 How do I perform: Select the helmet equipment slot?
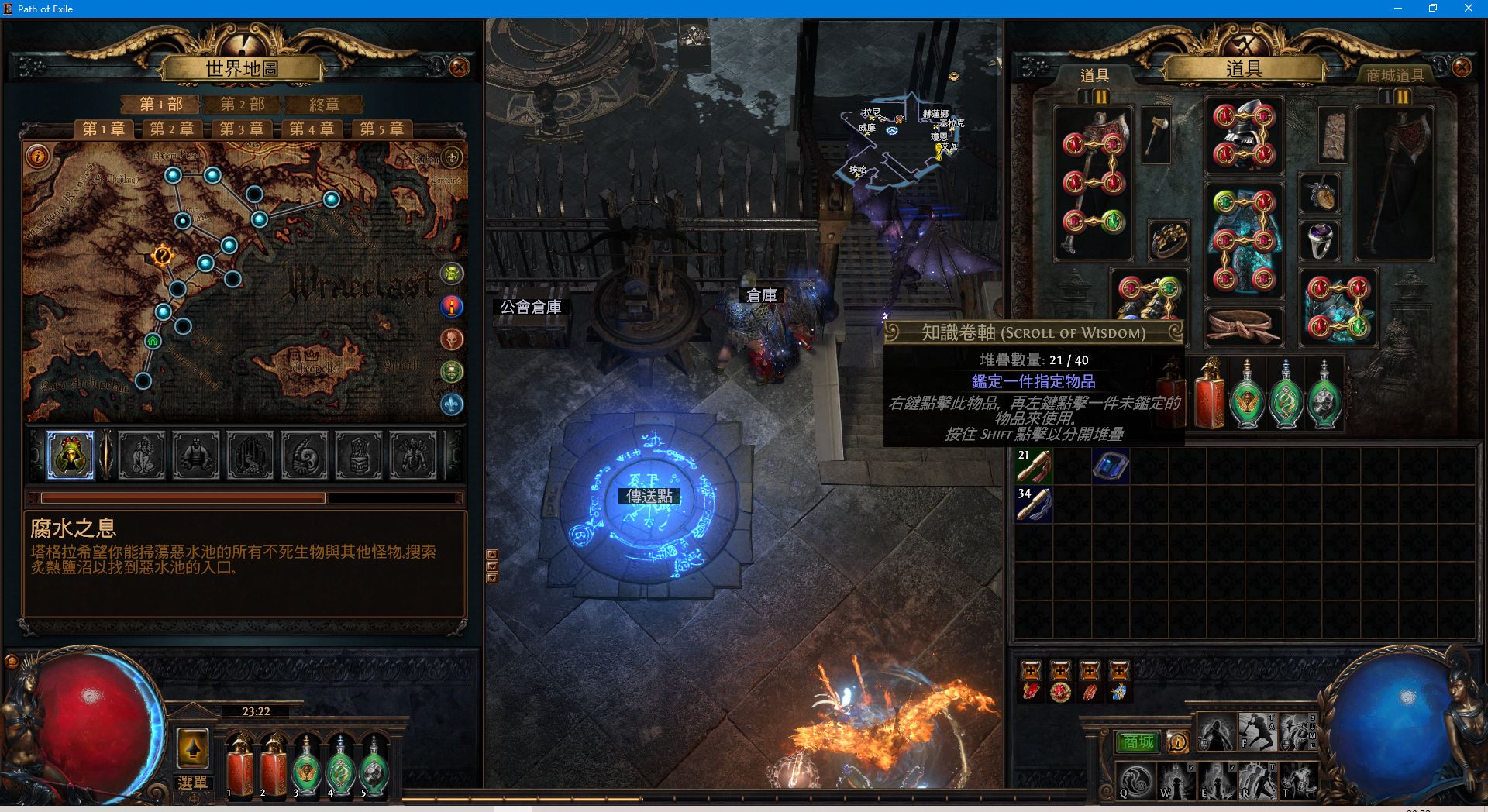[x=1243, y=136]
